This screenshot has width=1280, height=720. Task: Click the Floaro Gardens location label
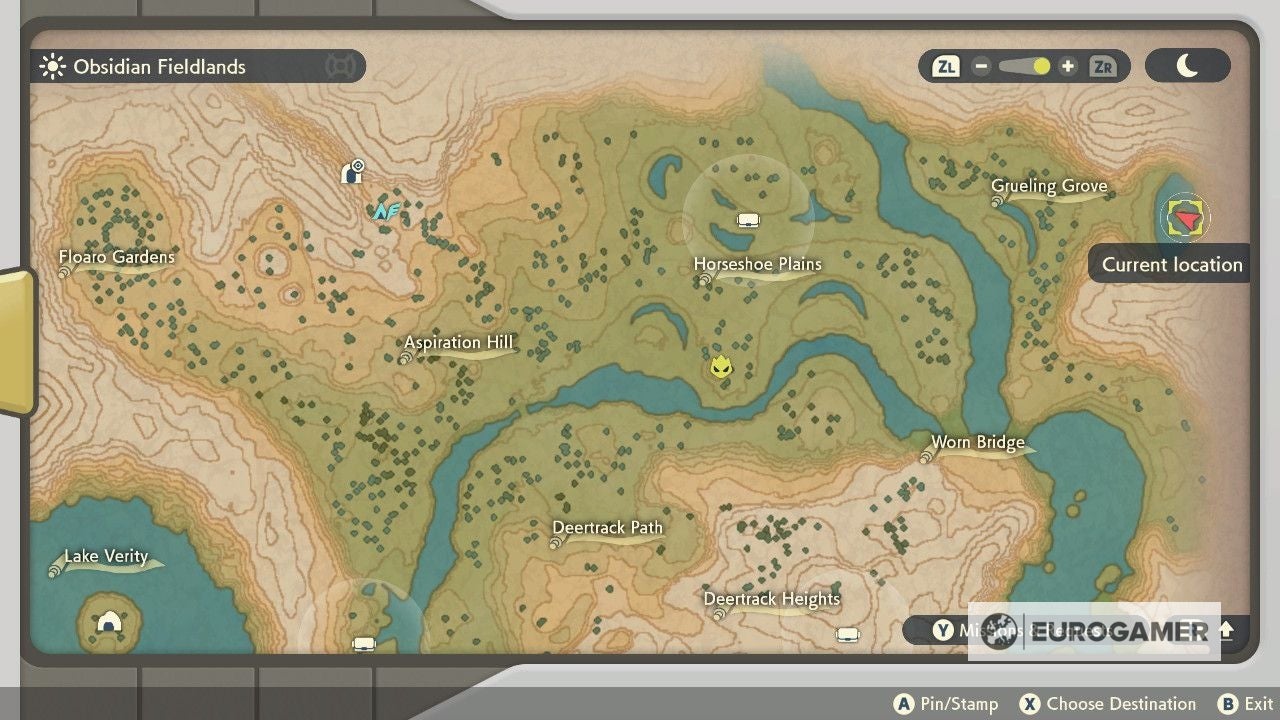click(117, 257)
